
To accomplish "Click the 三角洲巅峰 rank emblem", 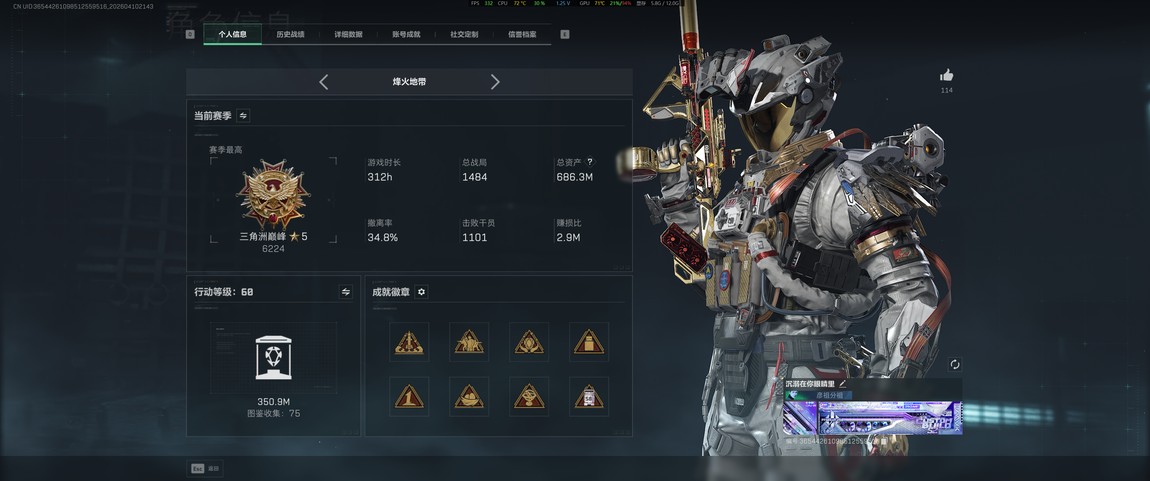I will pyautogui.click(x=273, y=194).
